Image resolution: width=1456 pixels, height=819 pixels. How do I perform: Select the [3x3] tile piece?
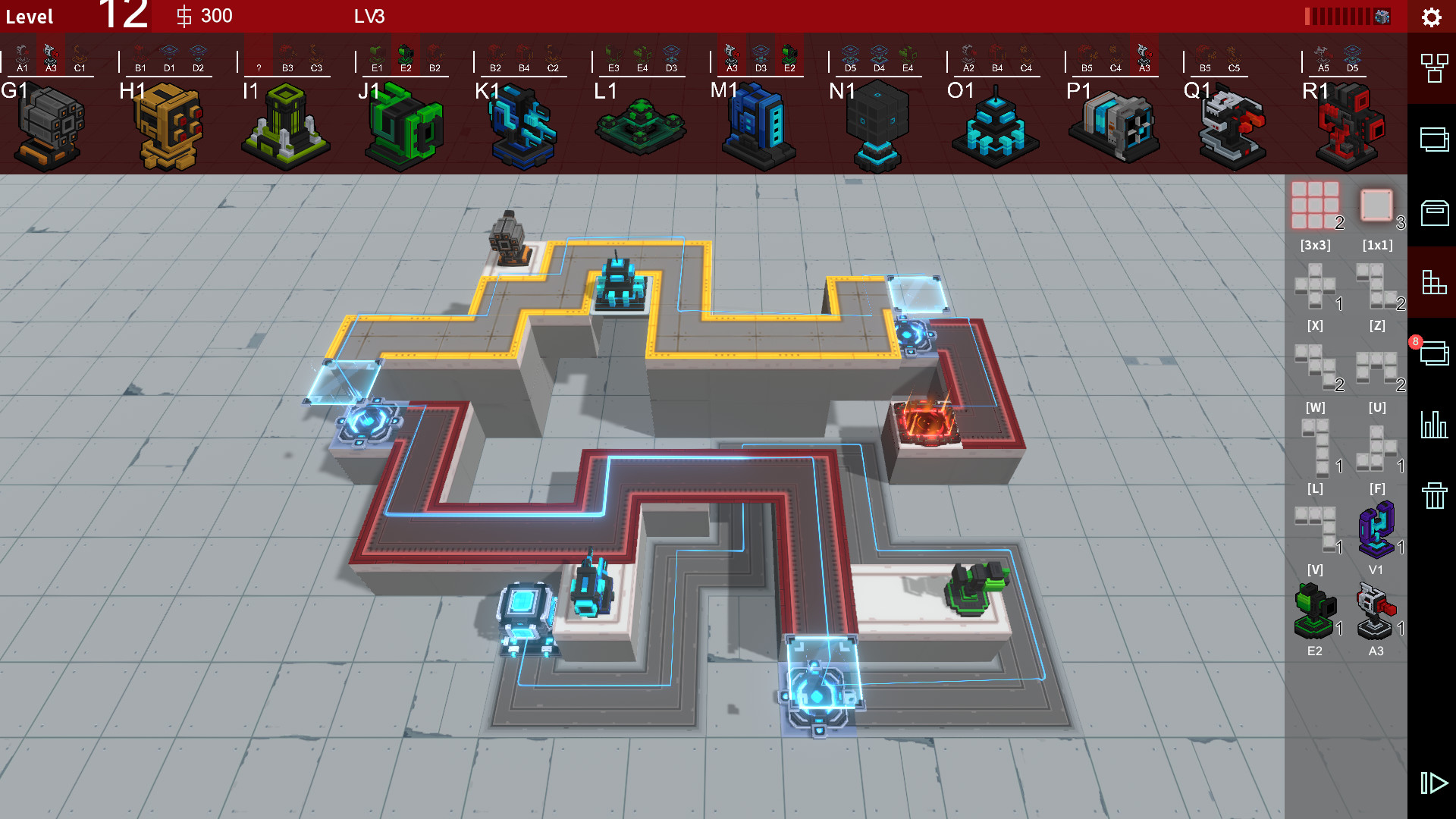1316,205
